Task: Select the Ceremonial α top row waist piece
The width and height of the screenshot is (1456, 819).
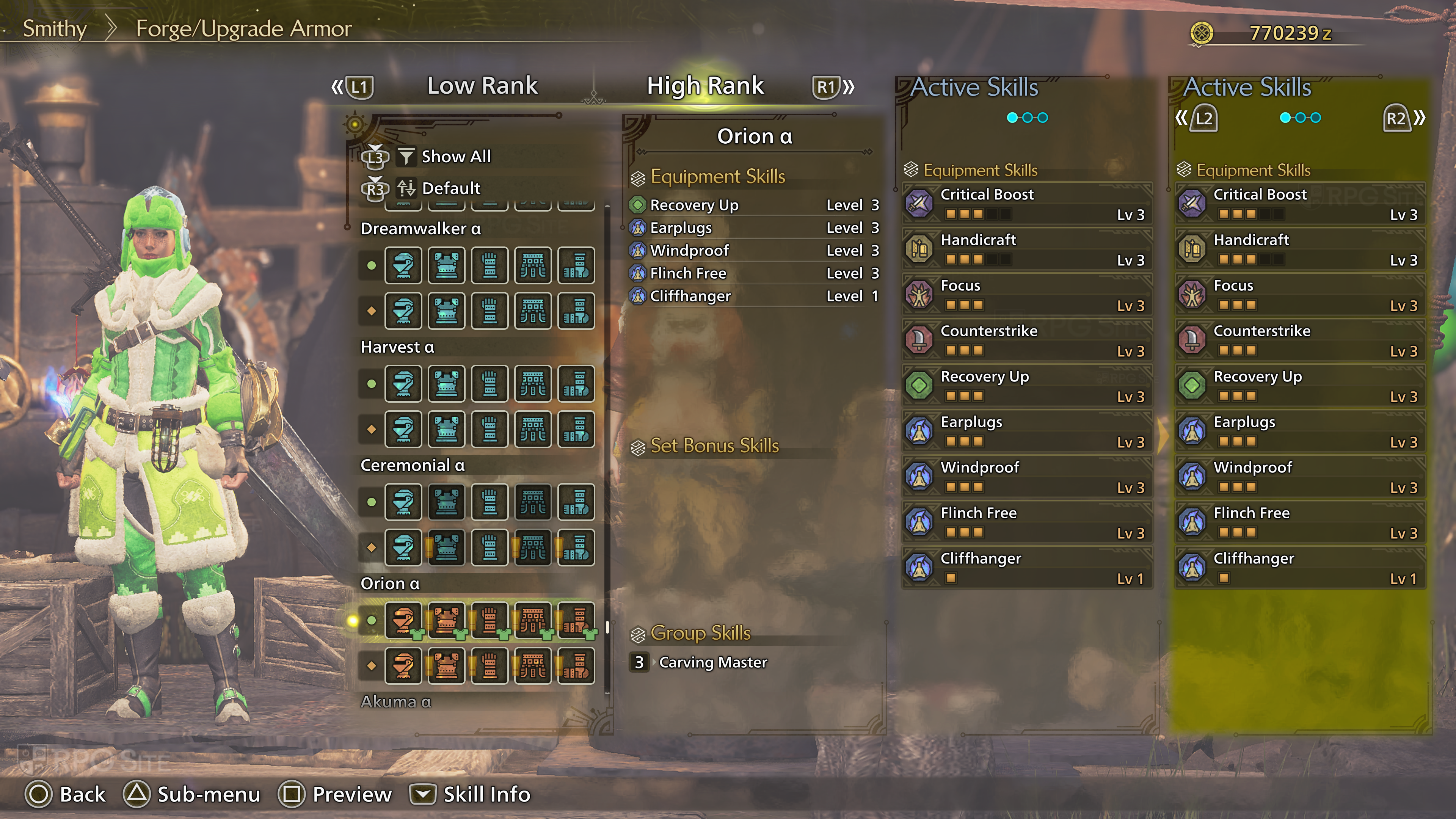Action: pyautogui.click(x=533, y=502)
